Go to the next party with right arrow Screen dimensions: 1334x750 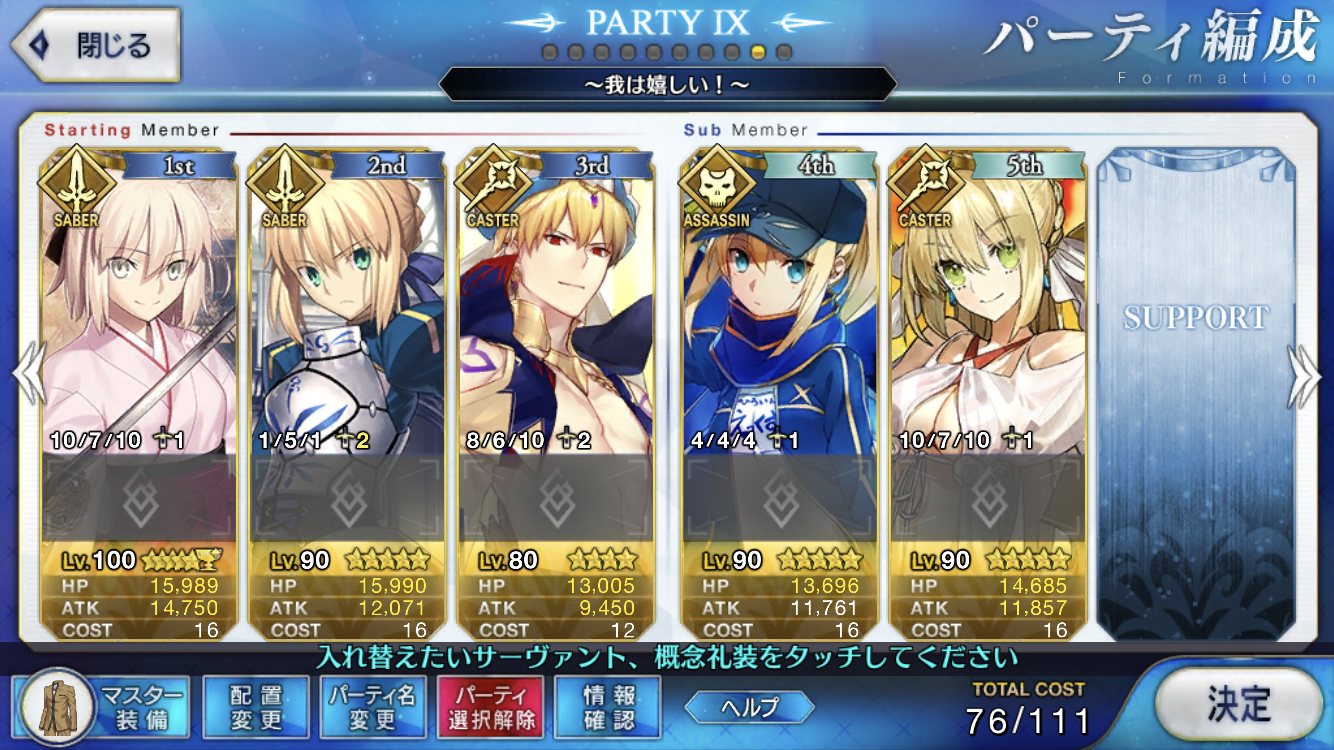(1304, 377)
